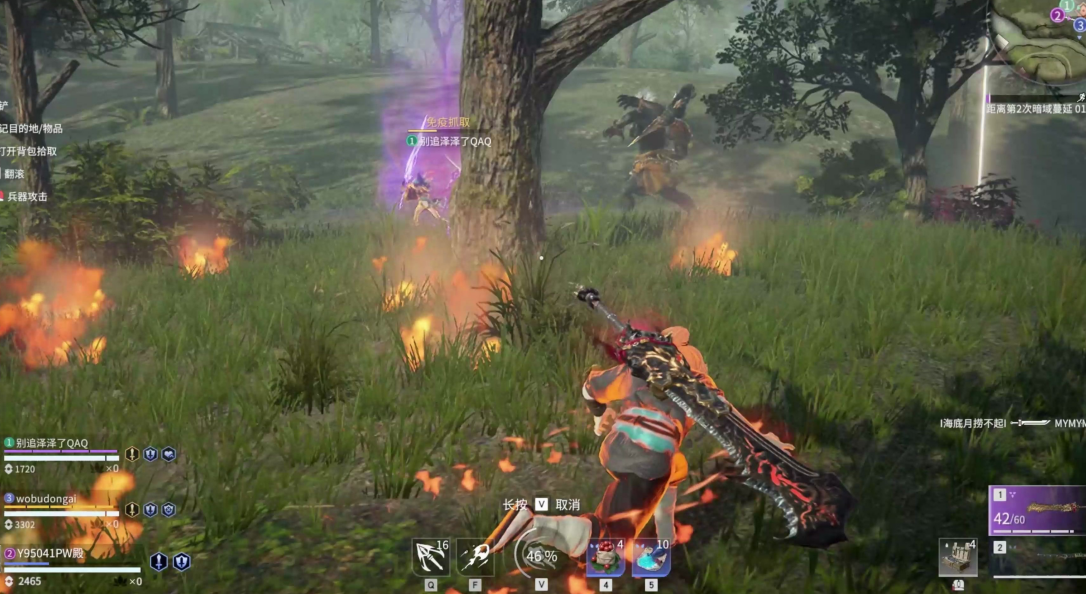Switch to the secondary weapon slot 2
This screenshot has height=594, width=1086.
pyautogui.click(x=1037, y=558)
